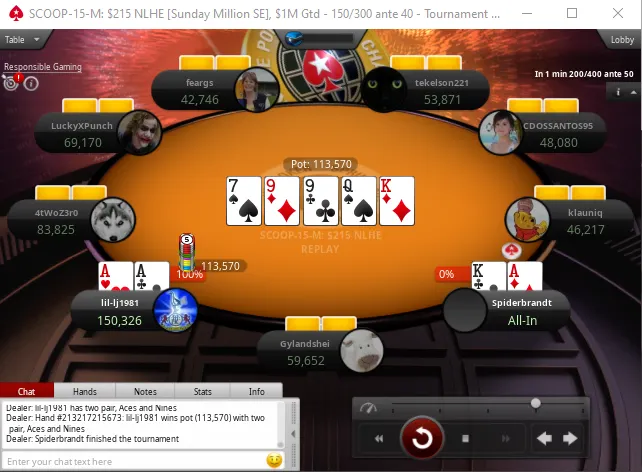The height and width of the screenshot is (472, 642).
Task: Open the Stats tab
Action: (202, 392)
